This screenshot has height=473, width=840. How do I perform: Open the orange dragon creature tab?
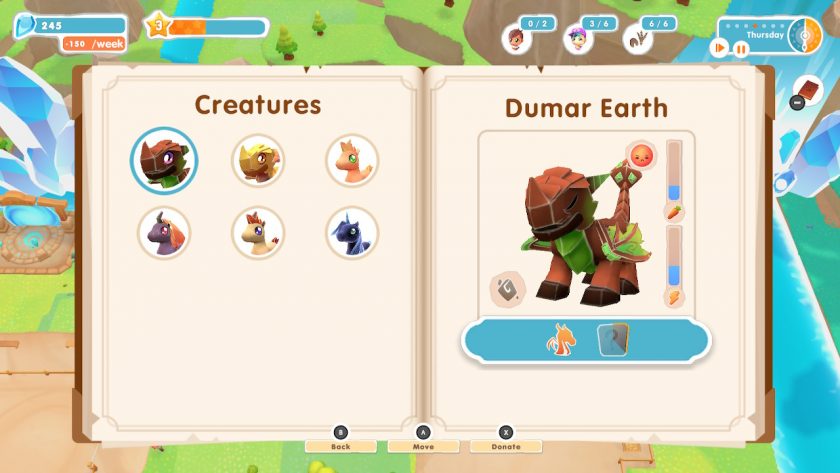click(x=558, y=341)
